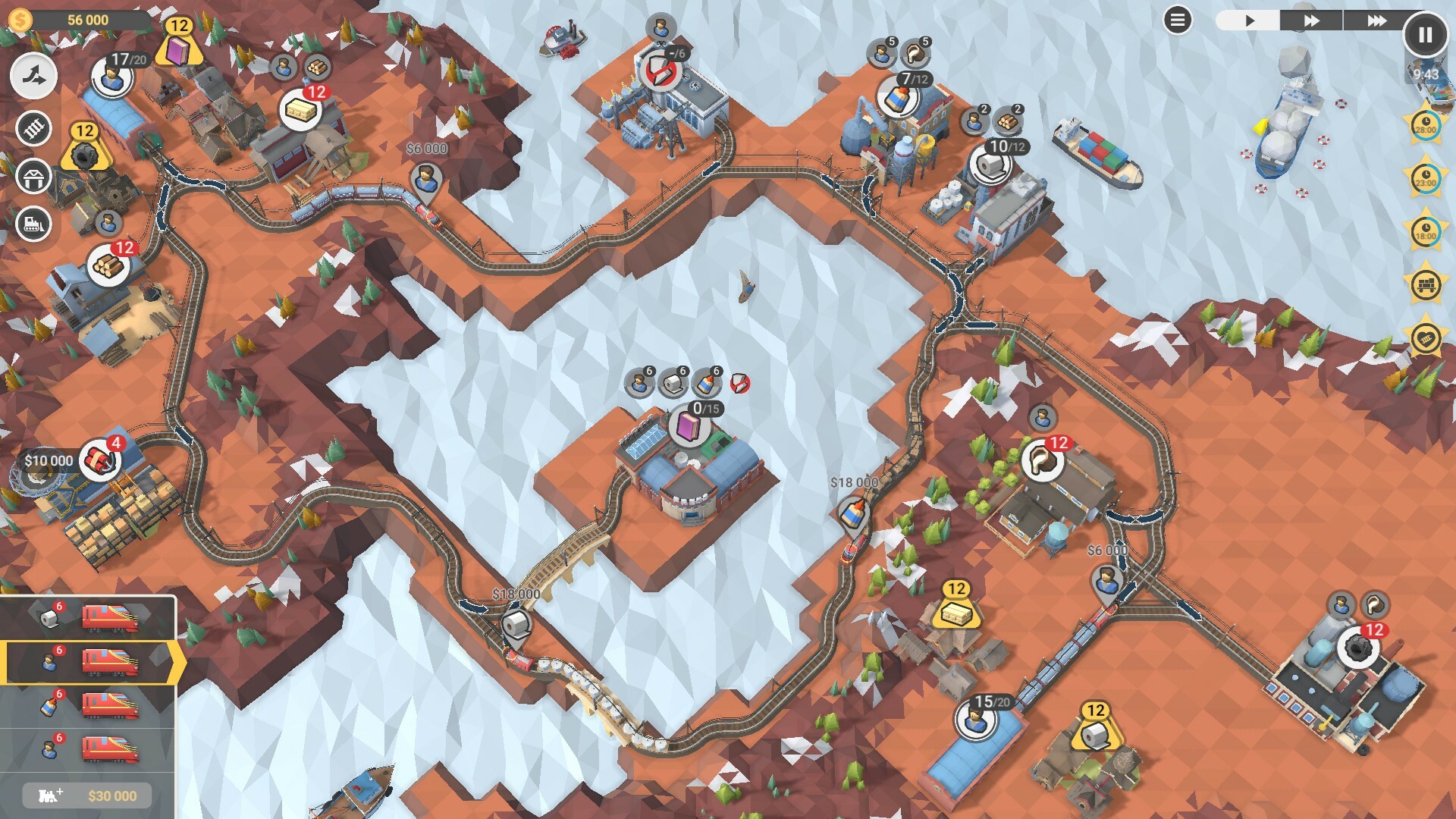Enable normal game speed with play button
Screen dimensions: 1456x819
coord(1249,20)
